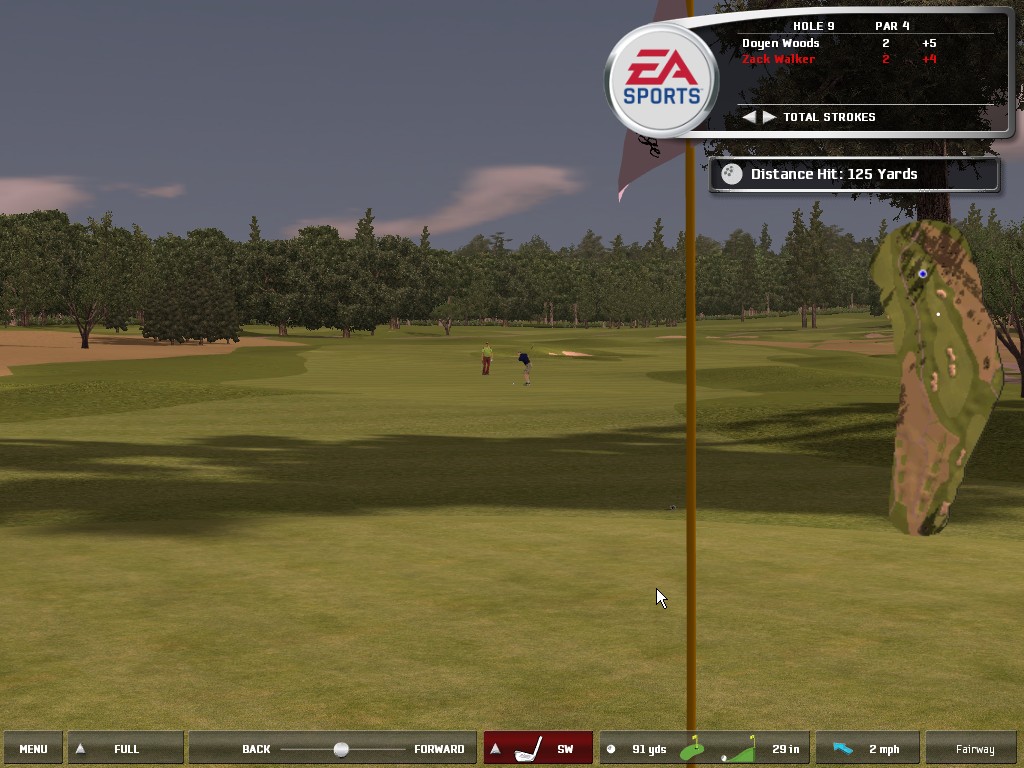Click the EA Sports logo badge

[661, 81]
